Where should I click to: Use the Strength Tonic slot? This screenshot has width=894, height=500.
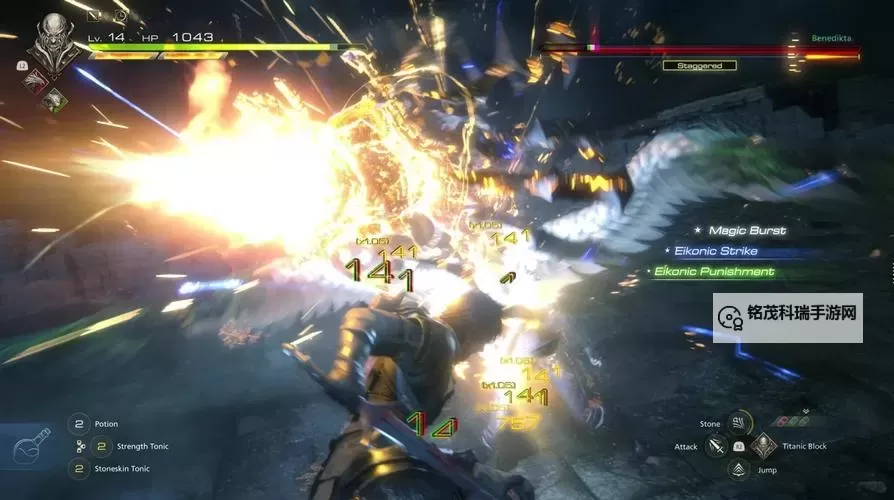coord(101,446)
